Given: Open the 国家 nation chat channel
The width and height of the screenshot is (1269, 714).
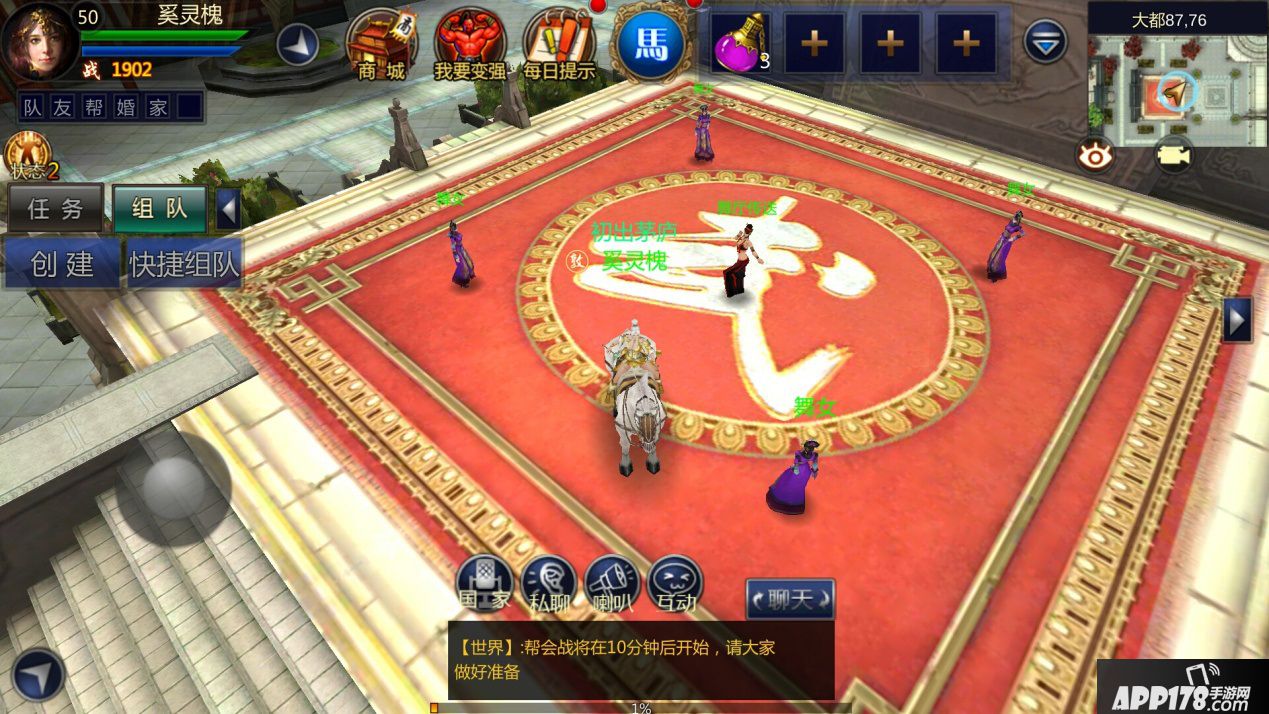Looking at the screenshot, I should point(485,583).
